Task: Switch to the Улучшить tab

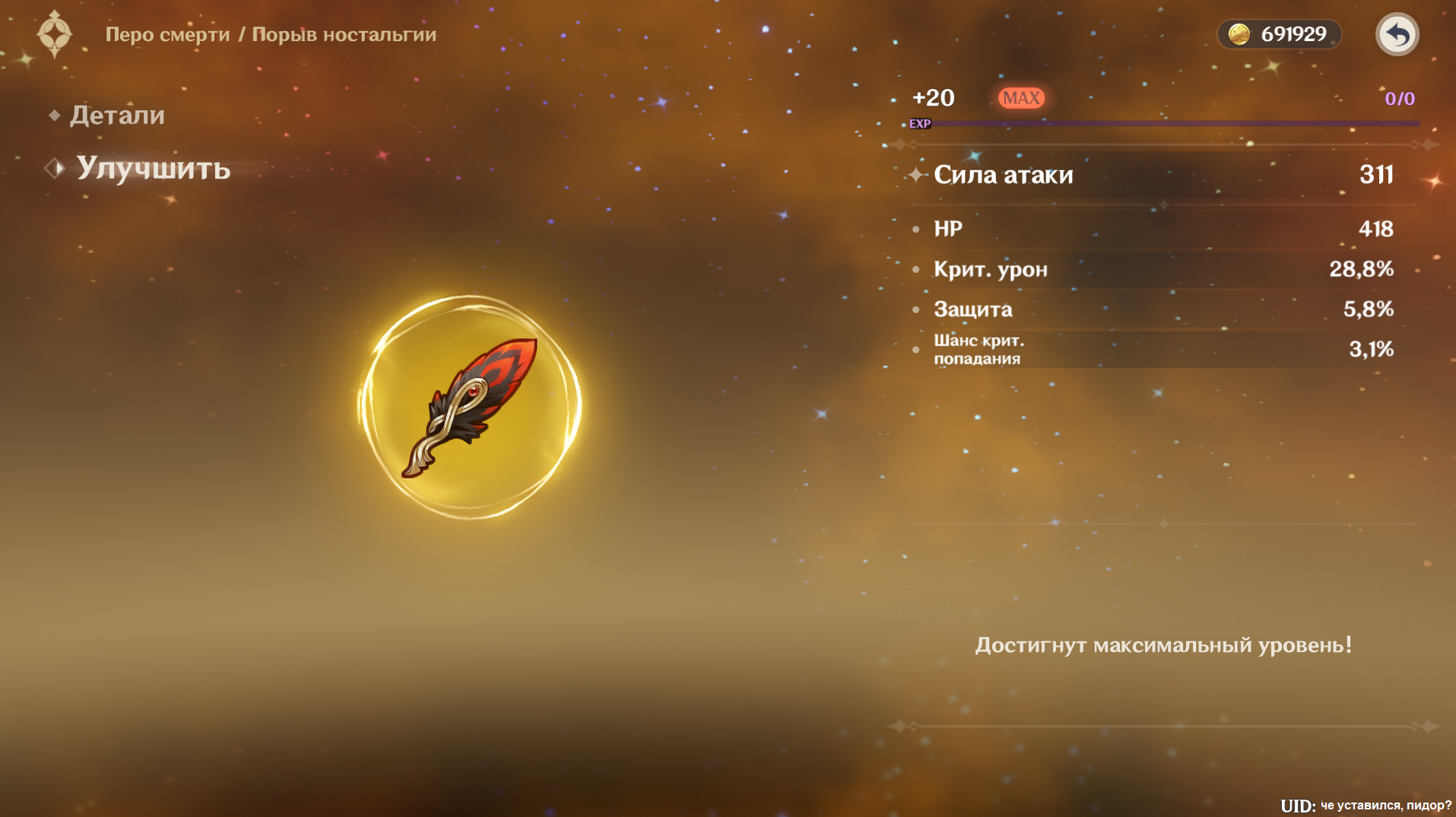Action: (x=153, y=168)
